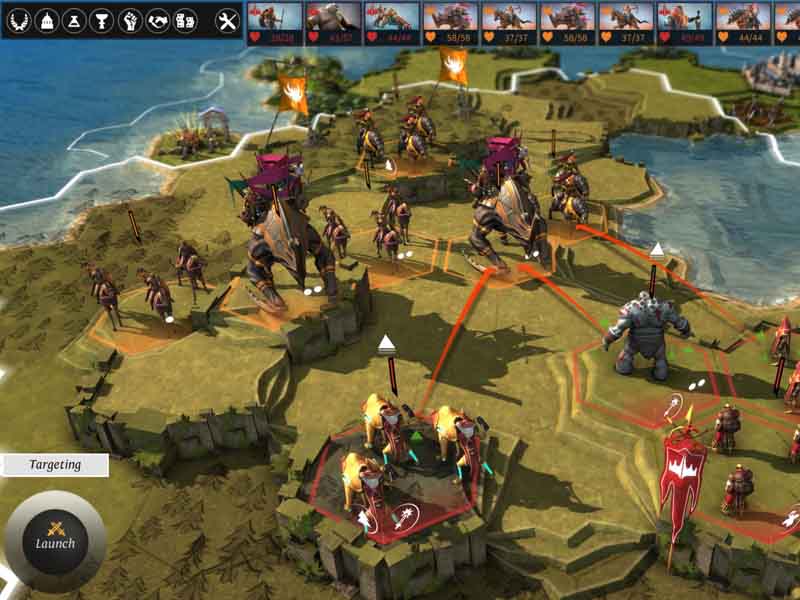Open the handshake diplomacy screen
The width and height of the screenshot is (800, 600).
click(x=157, y=20)
